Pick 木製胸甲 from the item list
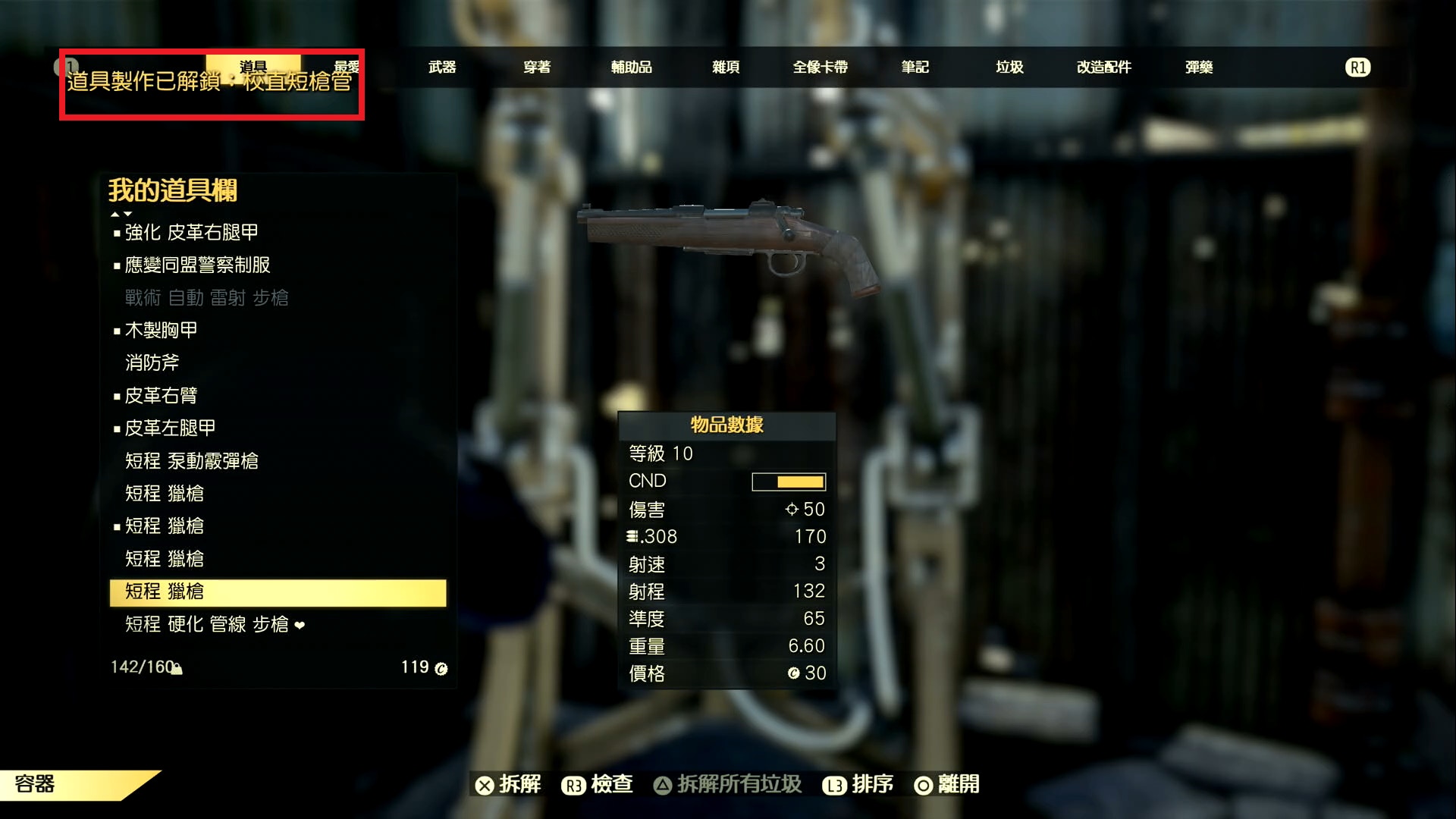1456x819 pixels. click(x=161, y=330)
